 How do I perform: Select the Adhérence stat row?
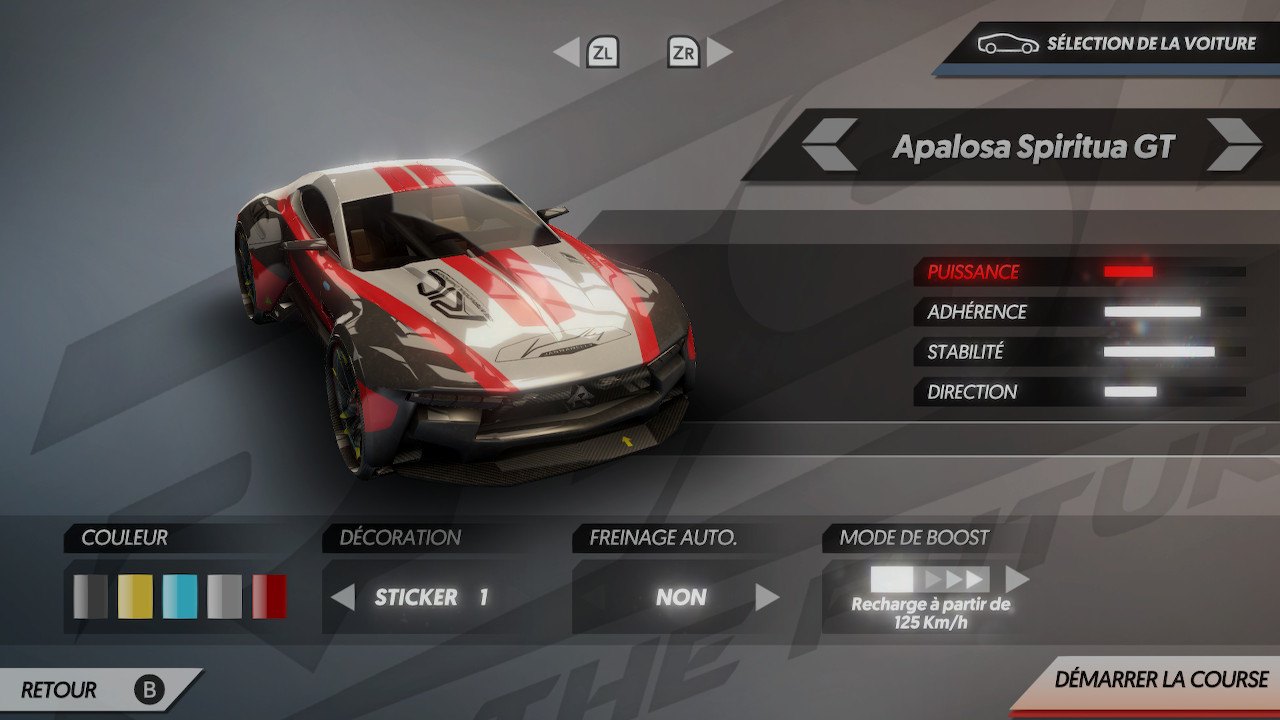(1080, 312)
